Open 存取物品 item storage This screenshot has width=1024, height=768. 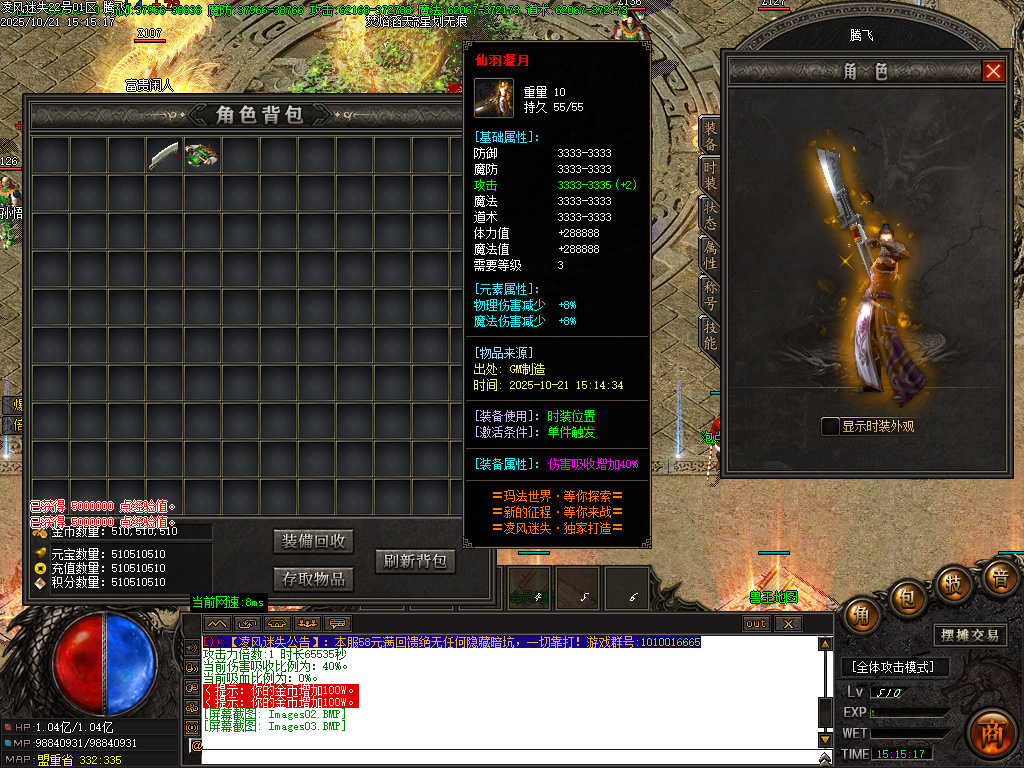click(314, 579)
